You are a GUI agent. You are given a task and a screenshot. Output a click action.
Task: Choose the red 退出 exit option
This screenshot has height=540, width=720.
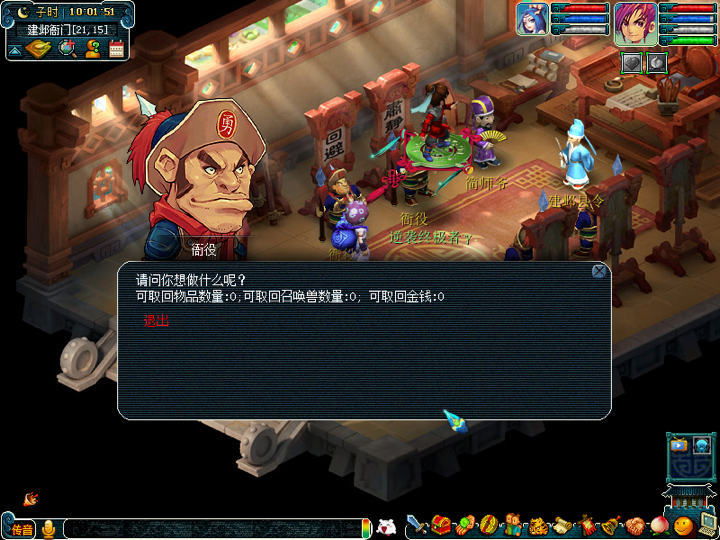point(156,321)
